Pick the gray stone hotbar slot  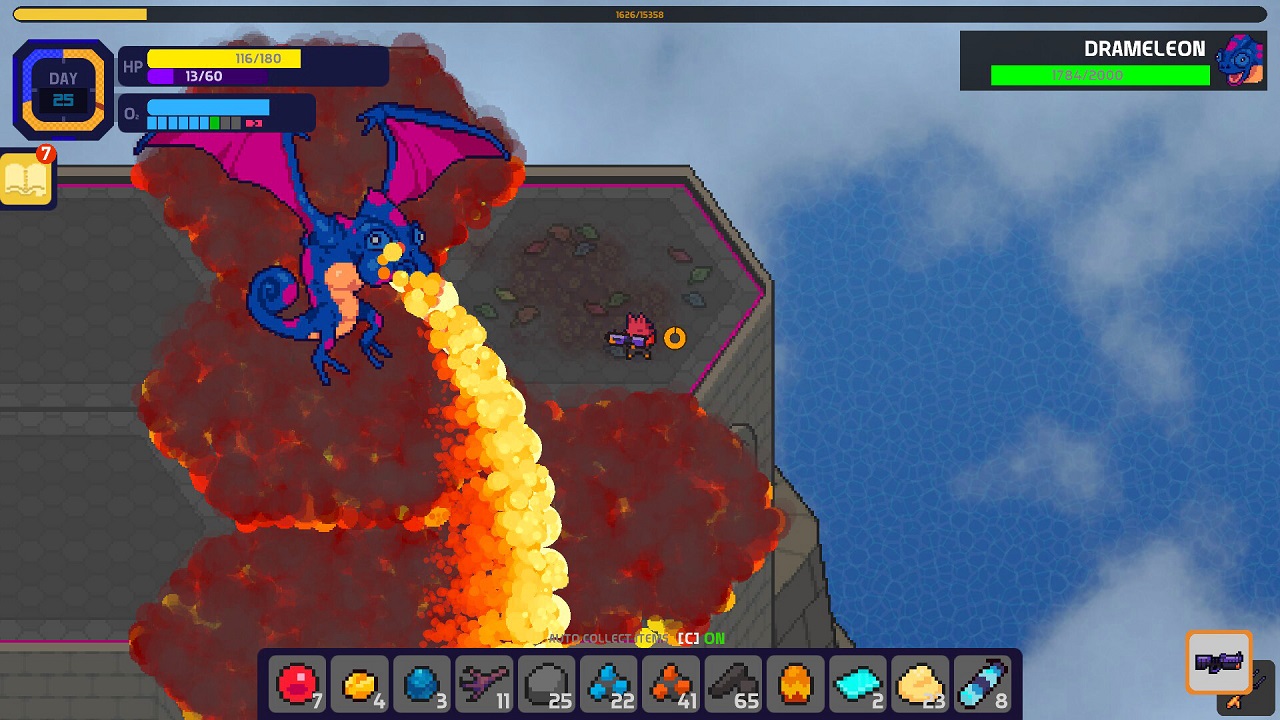pyautogui.click(x=547, y=685)
